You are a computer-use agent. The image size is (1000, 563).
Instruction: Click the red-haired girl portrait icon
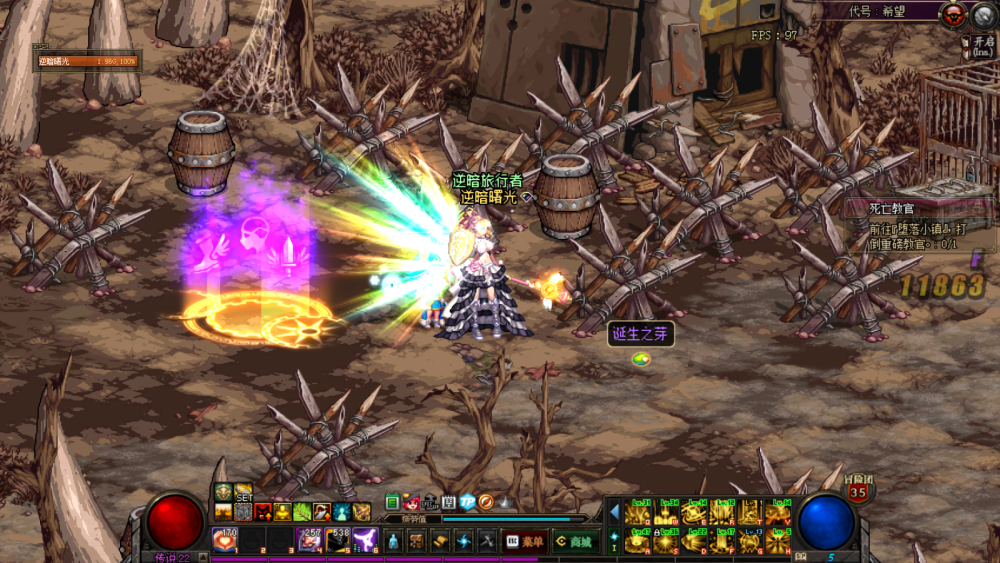[411, 502]
